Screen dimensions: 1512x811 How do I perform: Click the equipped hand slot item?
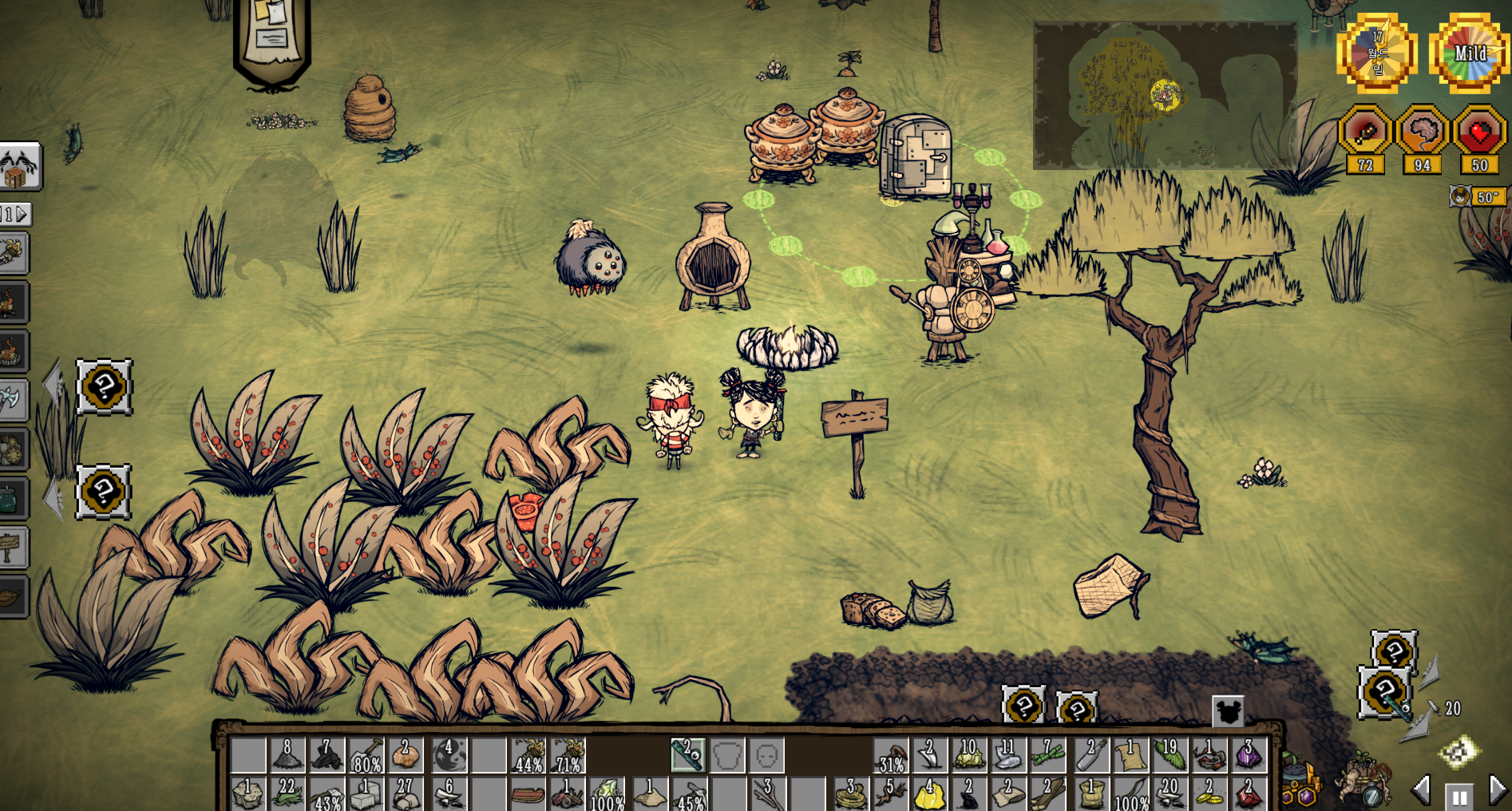687,755
